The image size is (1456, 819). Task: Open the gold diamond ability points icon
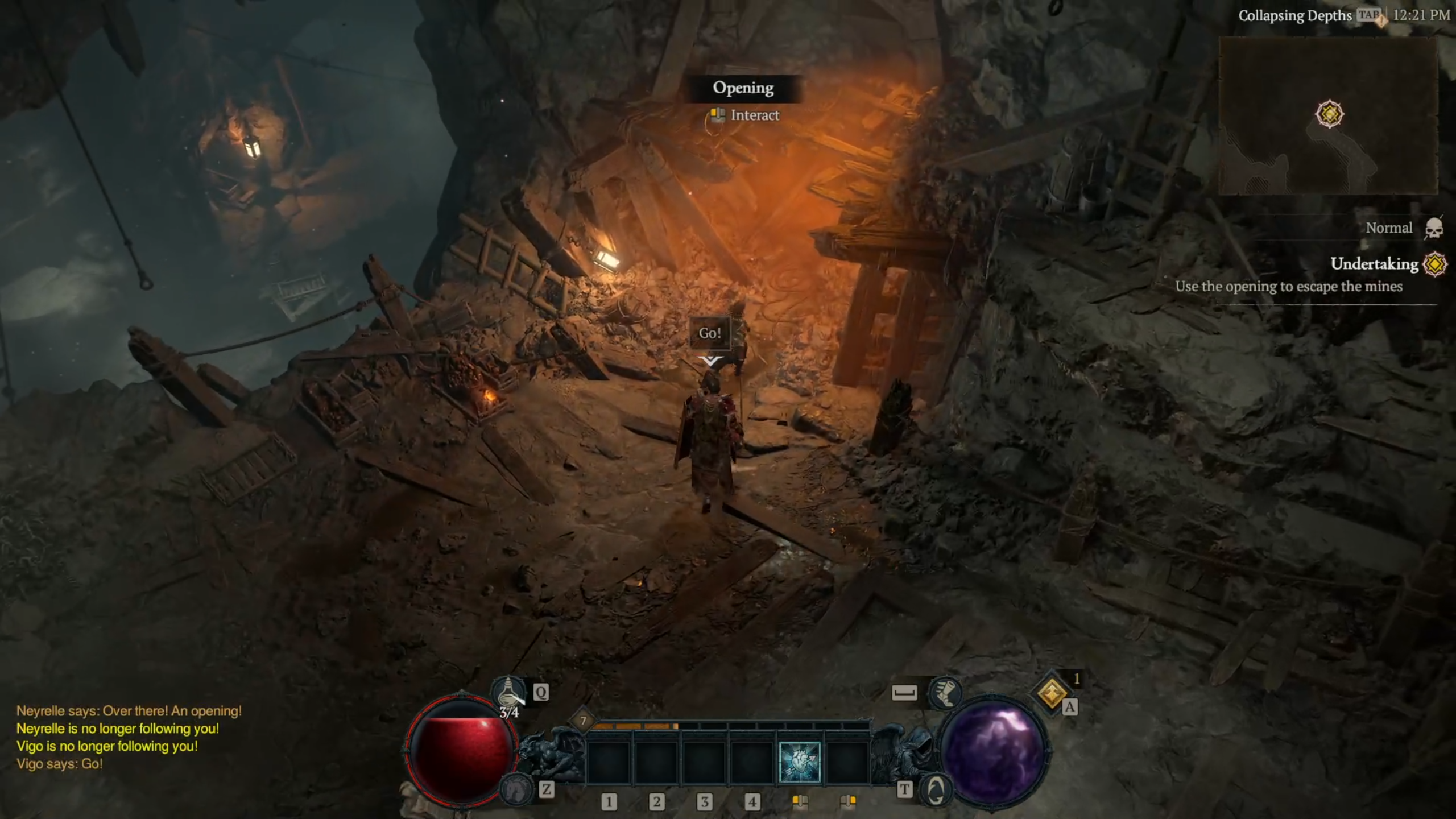(1052, 693)
